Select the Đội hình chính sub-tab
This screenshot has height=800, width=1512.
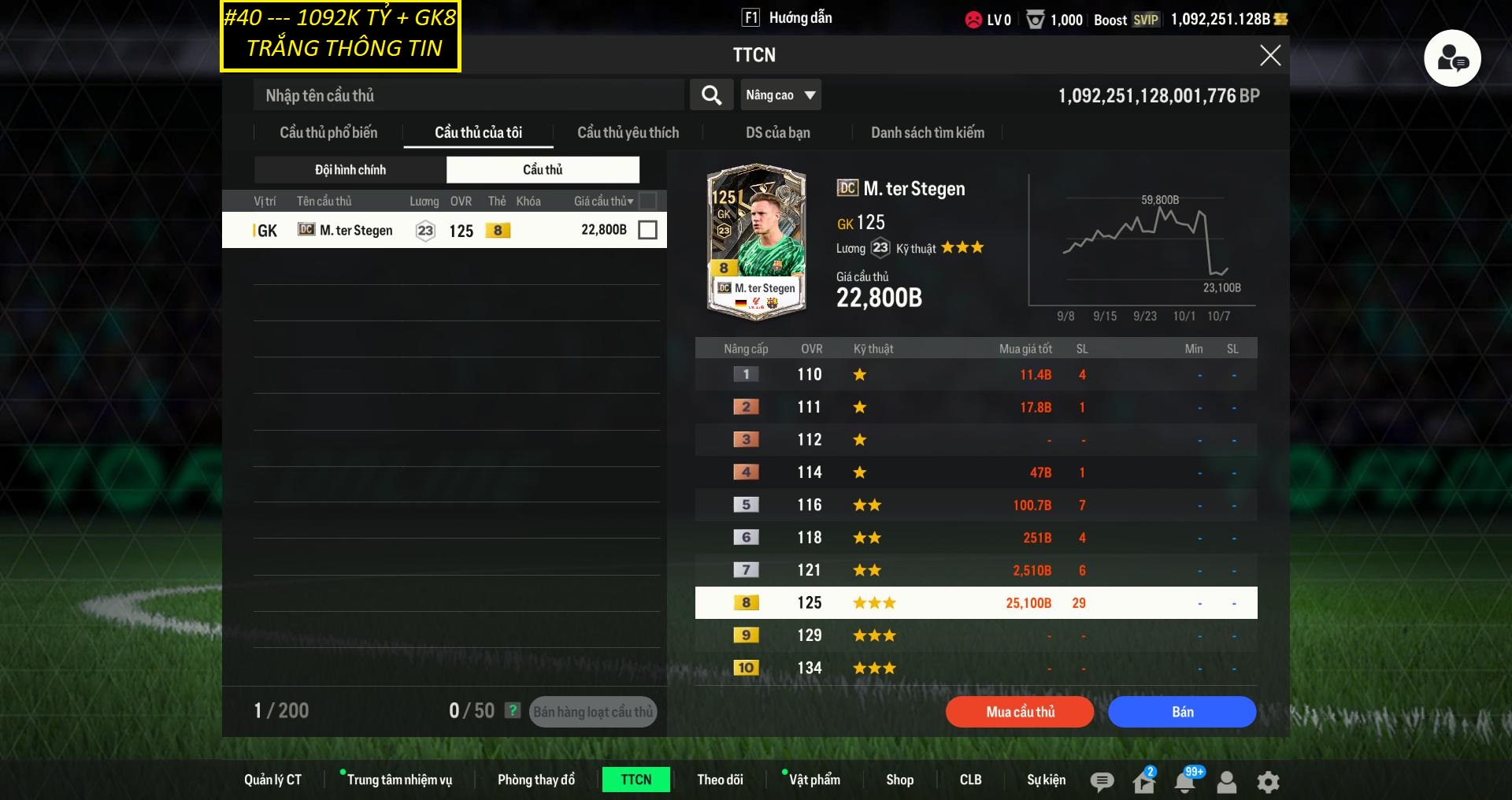coord(350,169)
